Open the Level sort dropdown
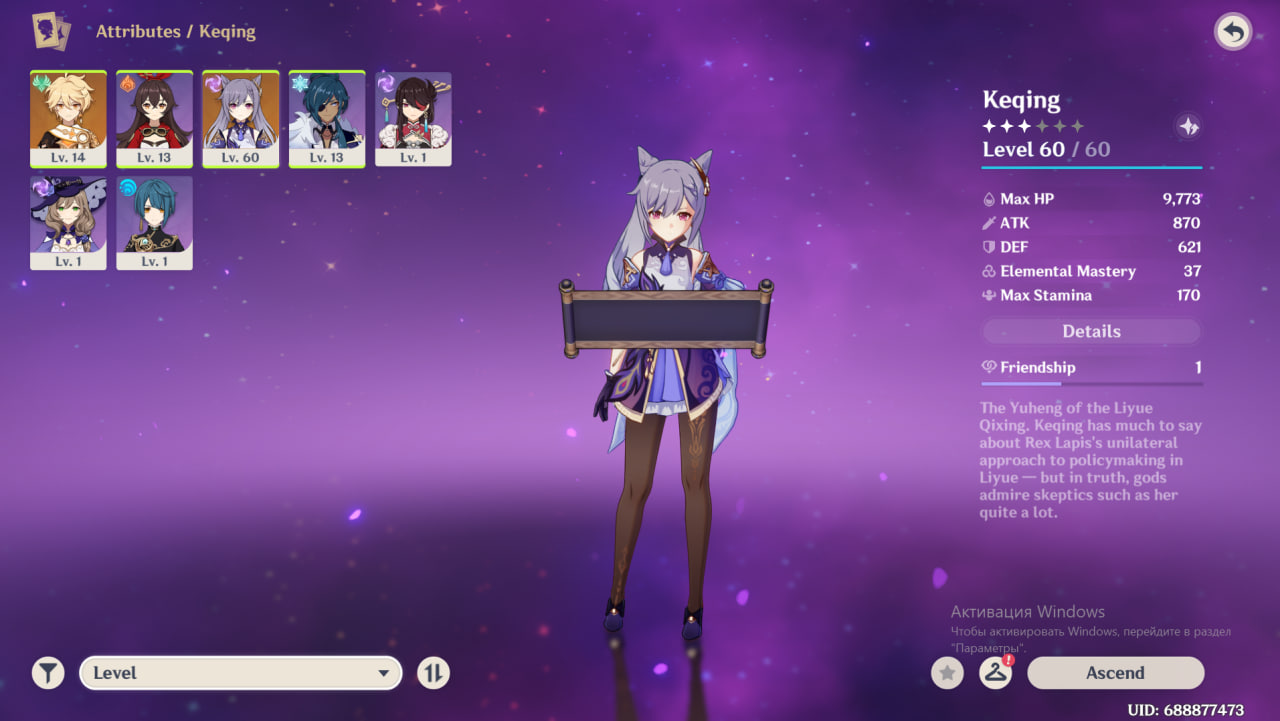Screen dimensions: 1280x721 pos(240,673)
